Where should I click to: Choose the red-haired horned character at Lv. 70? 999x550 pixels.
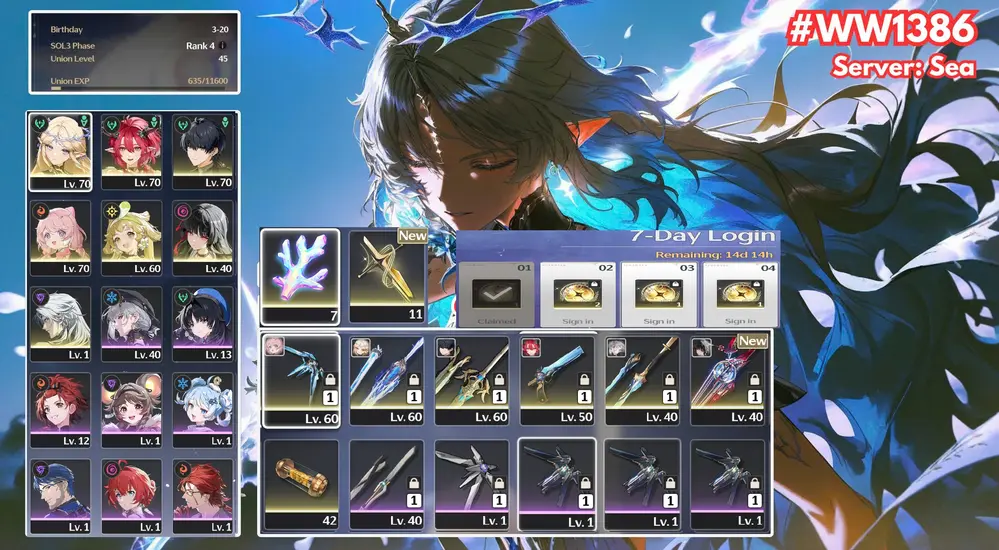coord(133,151)
